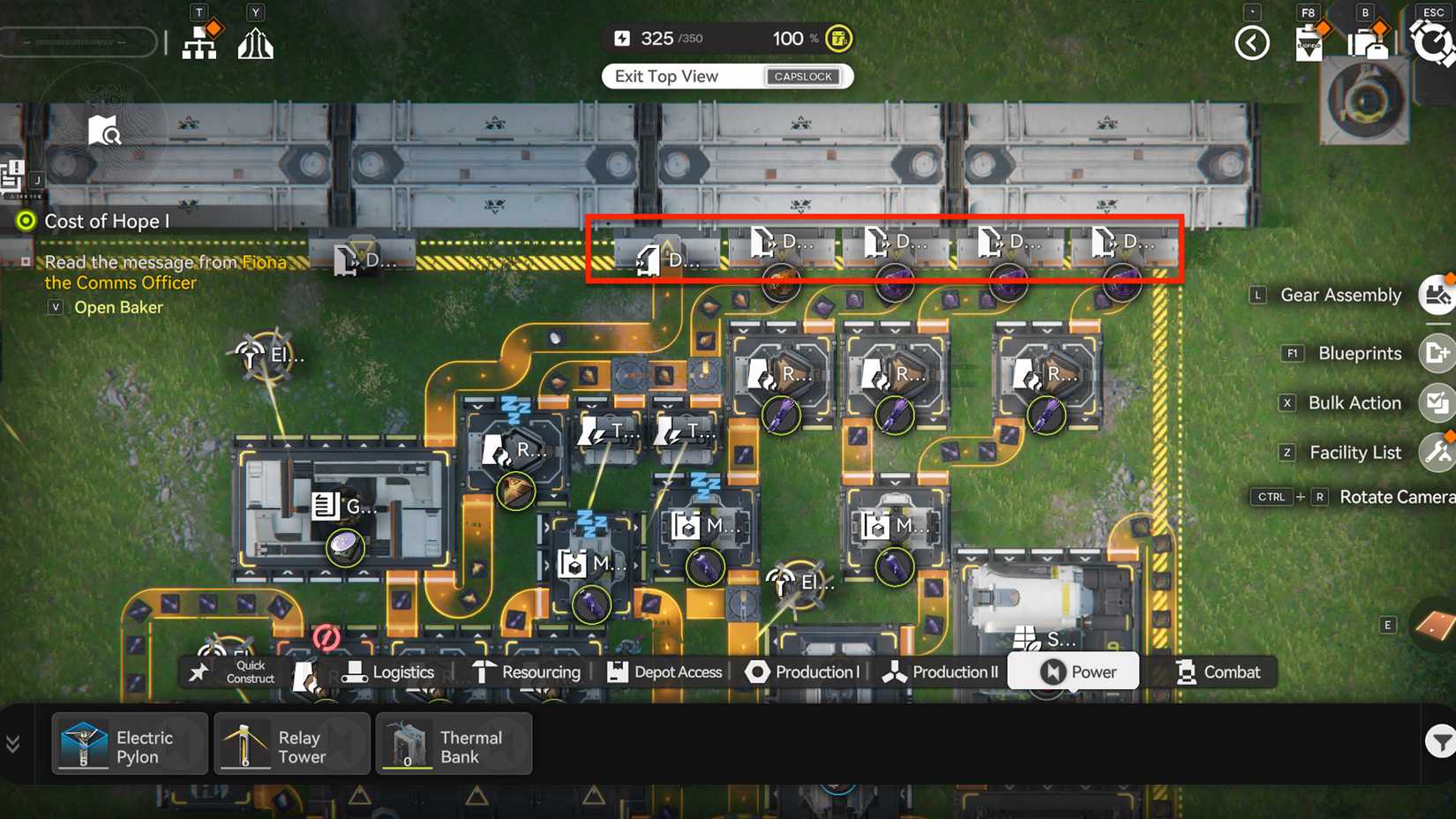Switch to Production I category

pos(803,672)
